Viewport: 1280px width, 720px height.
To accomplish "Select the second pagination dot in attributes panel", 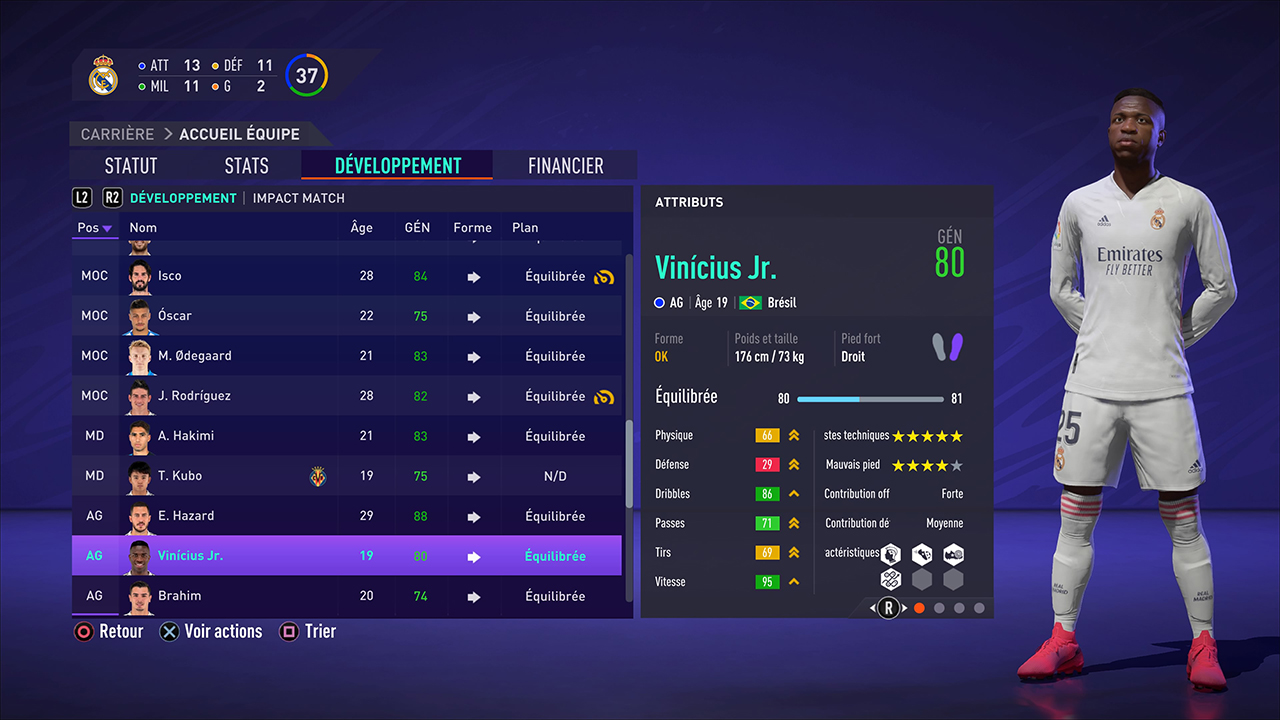I will (938, 607).
